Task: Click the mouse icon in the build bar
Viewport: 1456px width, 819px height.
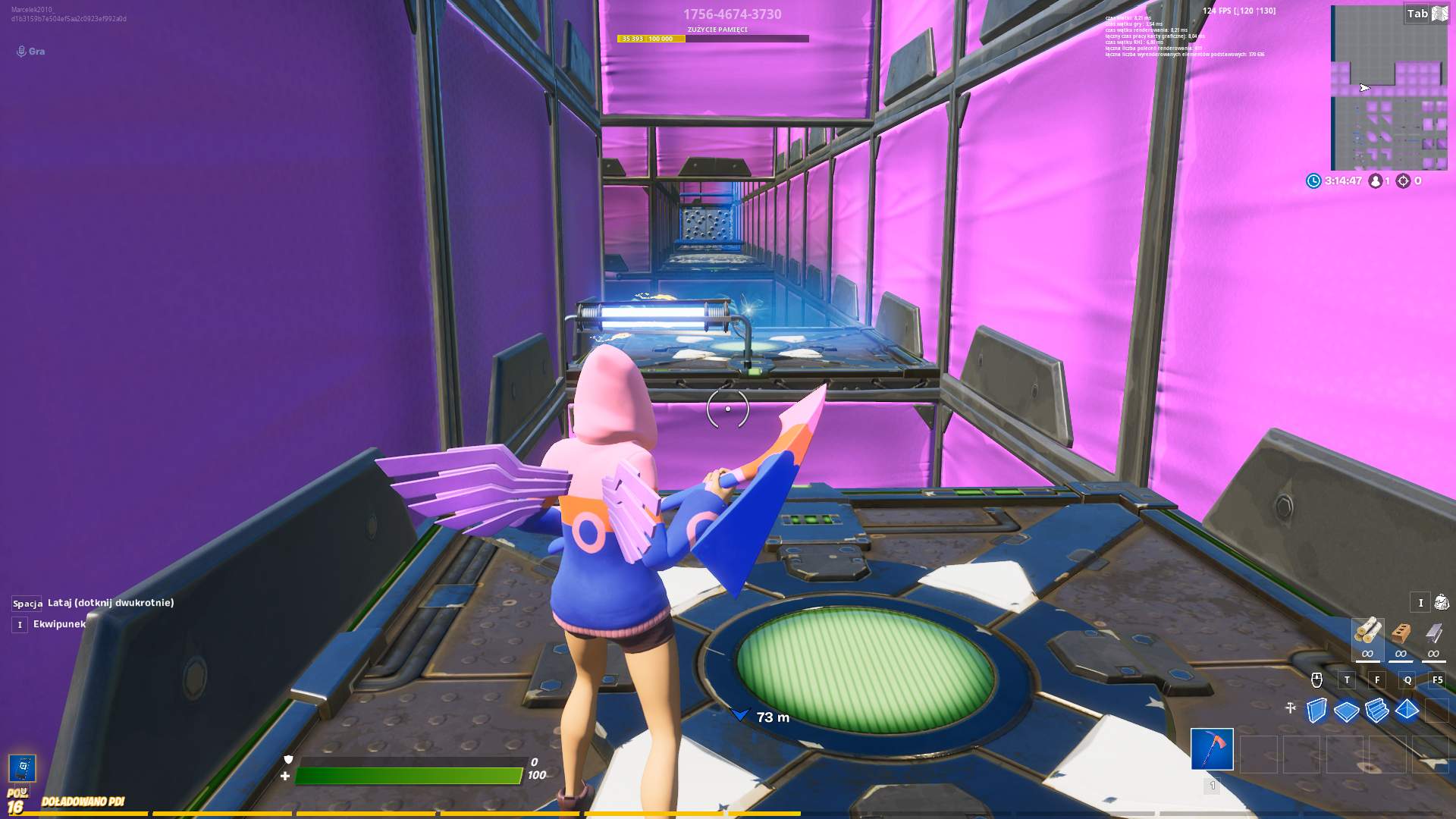Action: click(1316, 680)
